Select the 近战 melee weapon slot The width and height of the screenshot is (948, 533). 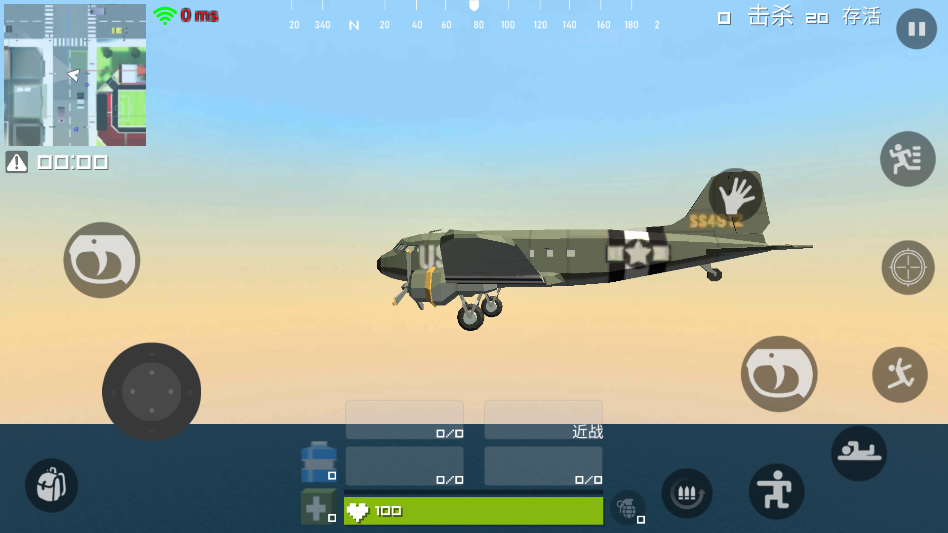[x=543, y=420]
